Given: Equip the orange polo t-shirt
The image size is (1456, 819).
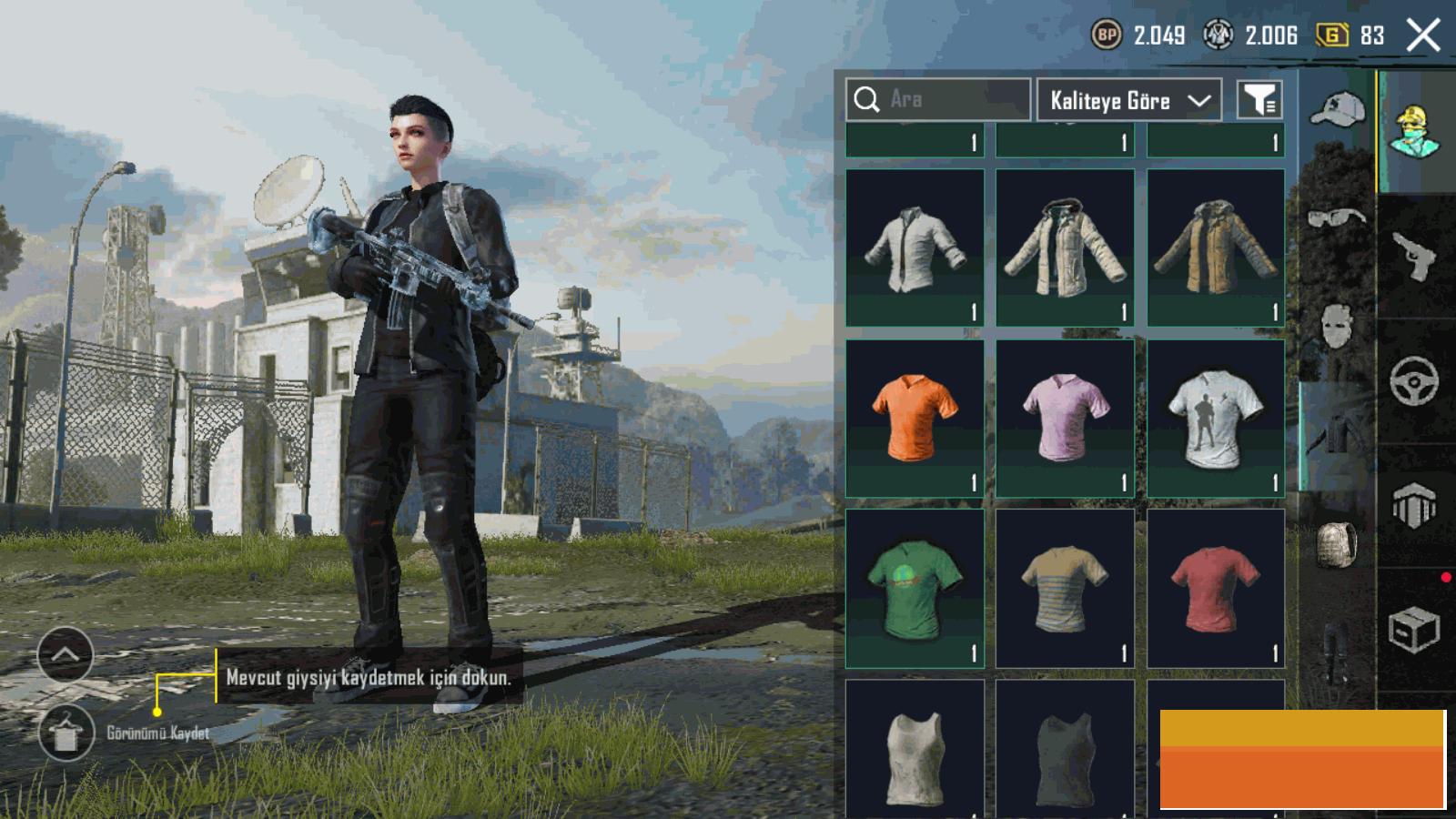Looking at the screenshot, I should pyautogui.click(x=915, y=419).
